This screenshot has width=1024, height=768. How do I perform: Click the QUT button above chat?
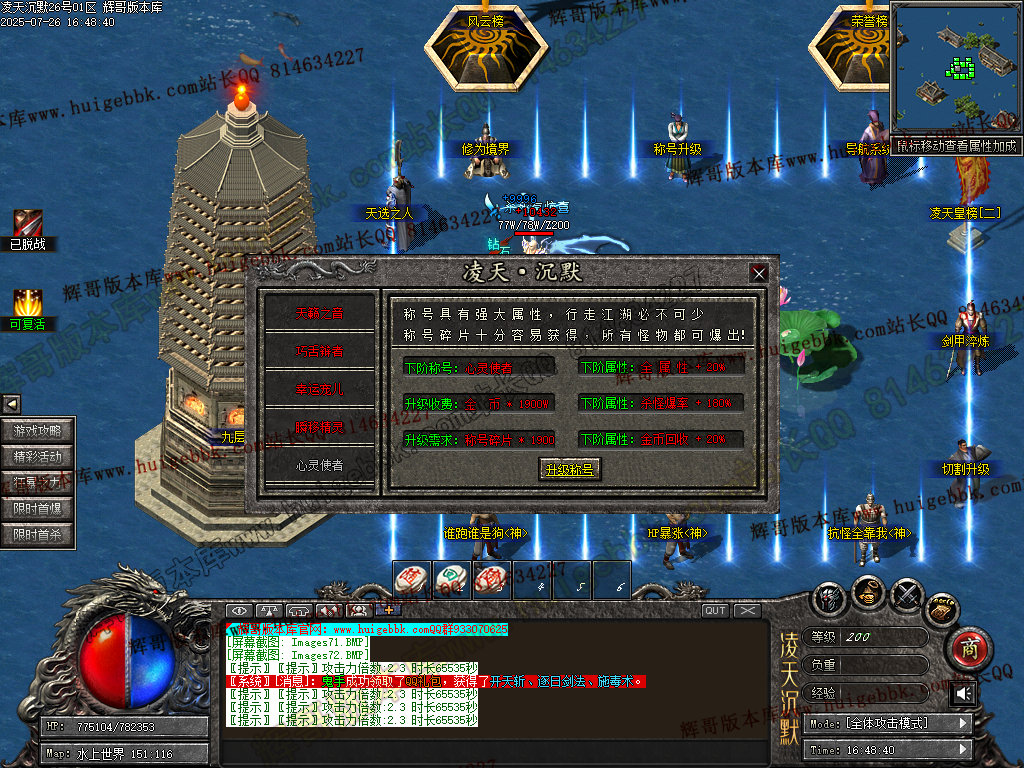[715, 611]
